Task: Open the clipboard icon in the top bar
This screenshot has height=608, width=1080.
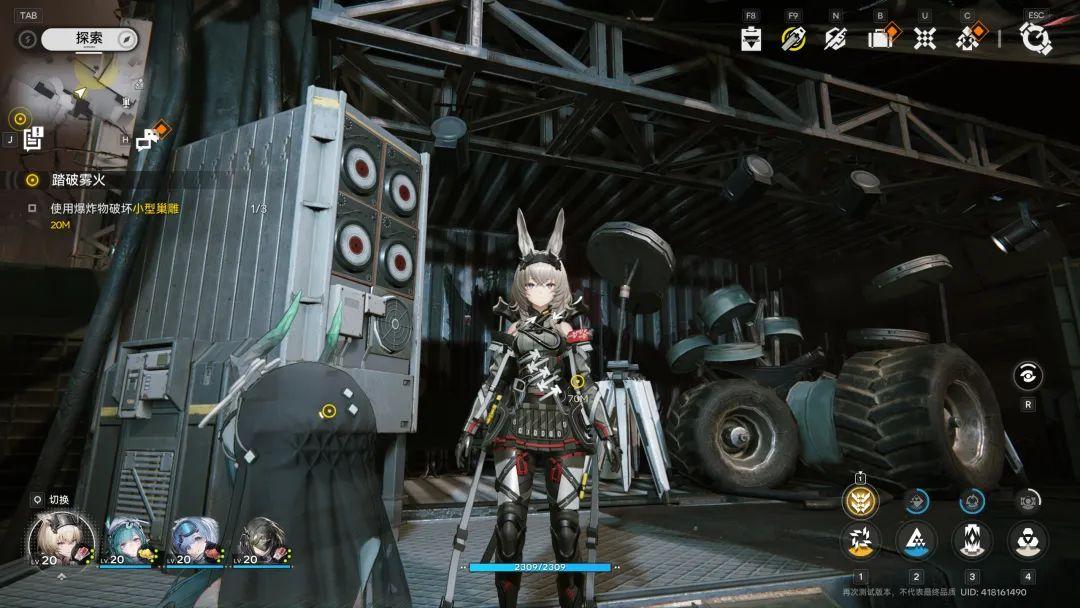Action: click(751, 39)
